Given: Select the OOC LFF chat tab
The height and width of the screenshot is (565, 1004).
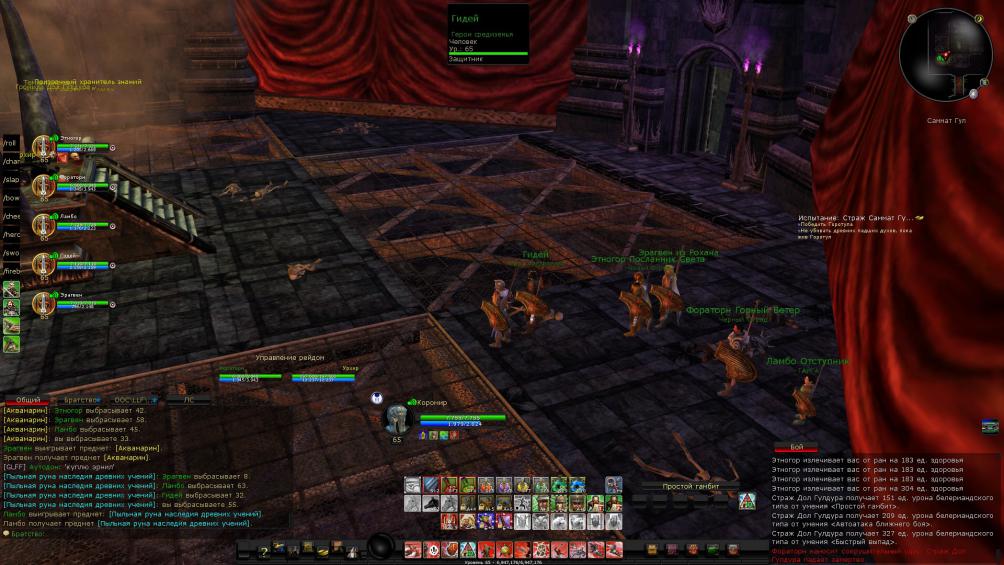Looking at the screenshot, I should 130,400.
